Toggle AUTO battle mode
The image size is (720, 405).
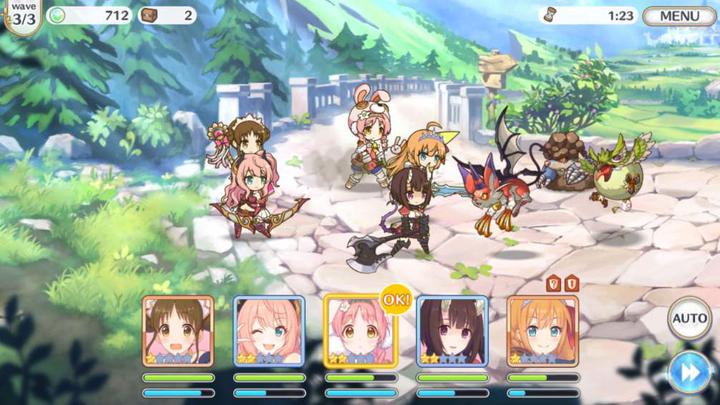(x=689, y=319)
